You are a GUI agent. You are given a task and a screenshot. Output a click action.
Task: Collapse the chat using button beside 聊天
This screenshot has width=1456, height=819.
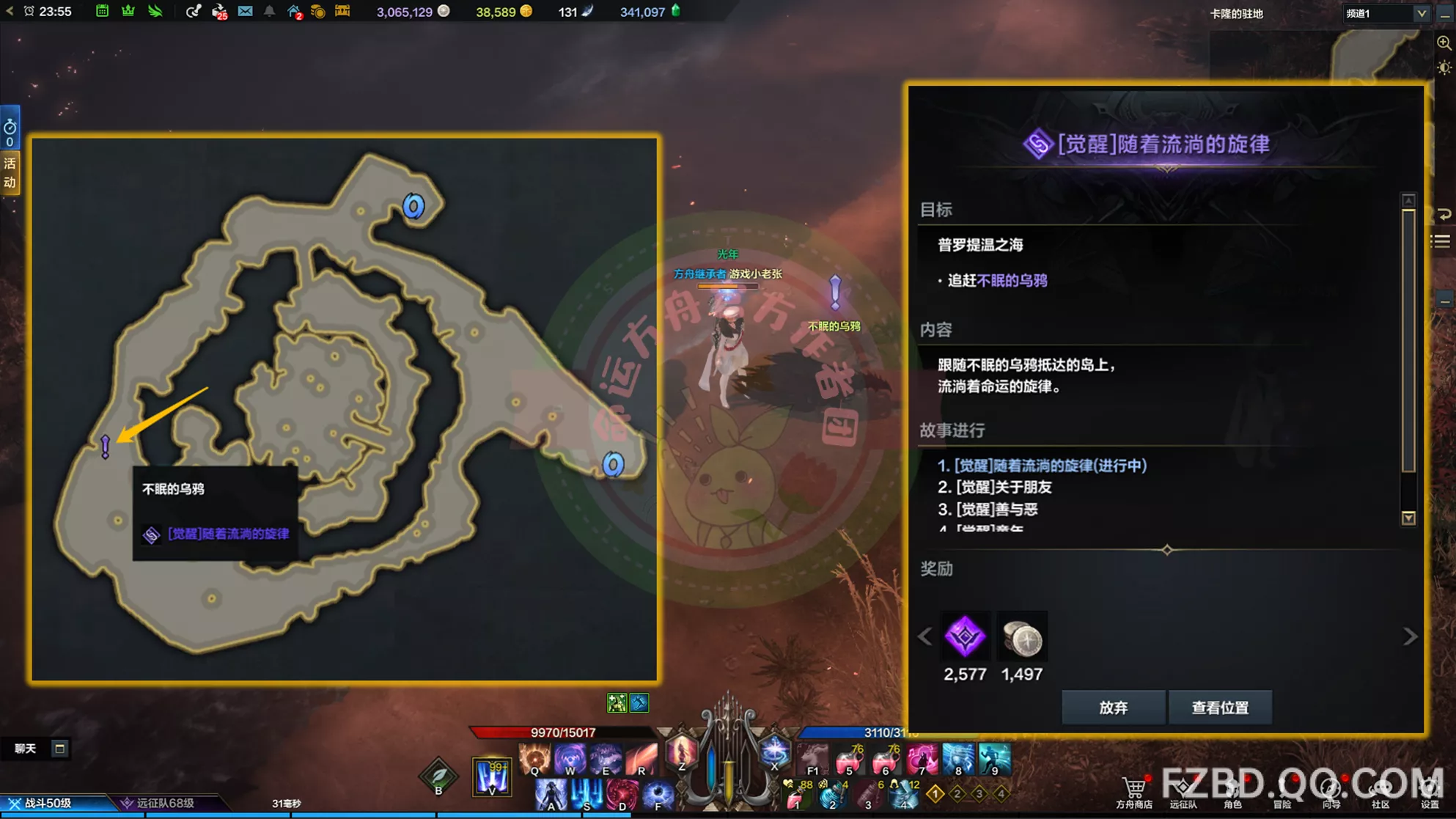pyautogui.click(x=60, y=749)
